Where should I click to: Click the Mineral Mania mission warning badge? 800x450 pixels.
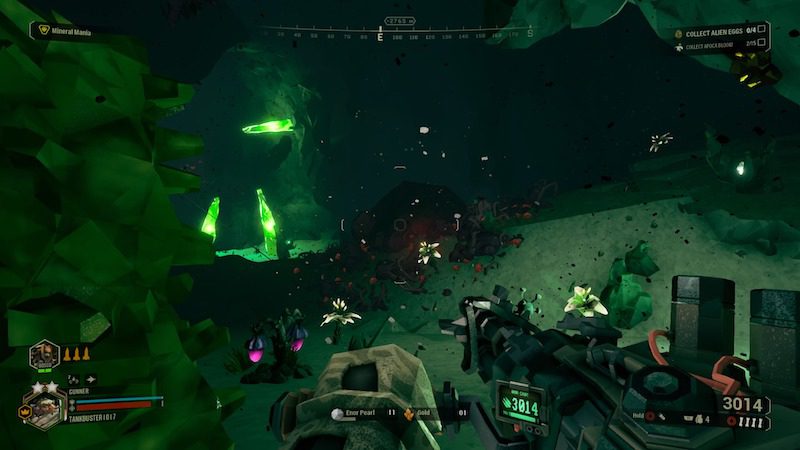tap(43, 30)
